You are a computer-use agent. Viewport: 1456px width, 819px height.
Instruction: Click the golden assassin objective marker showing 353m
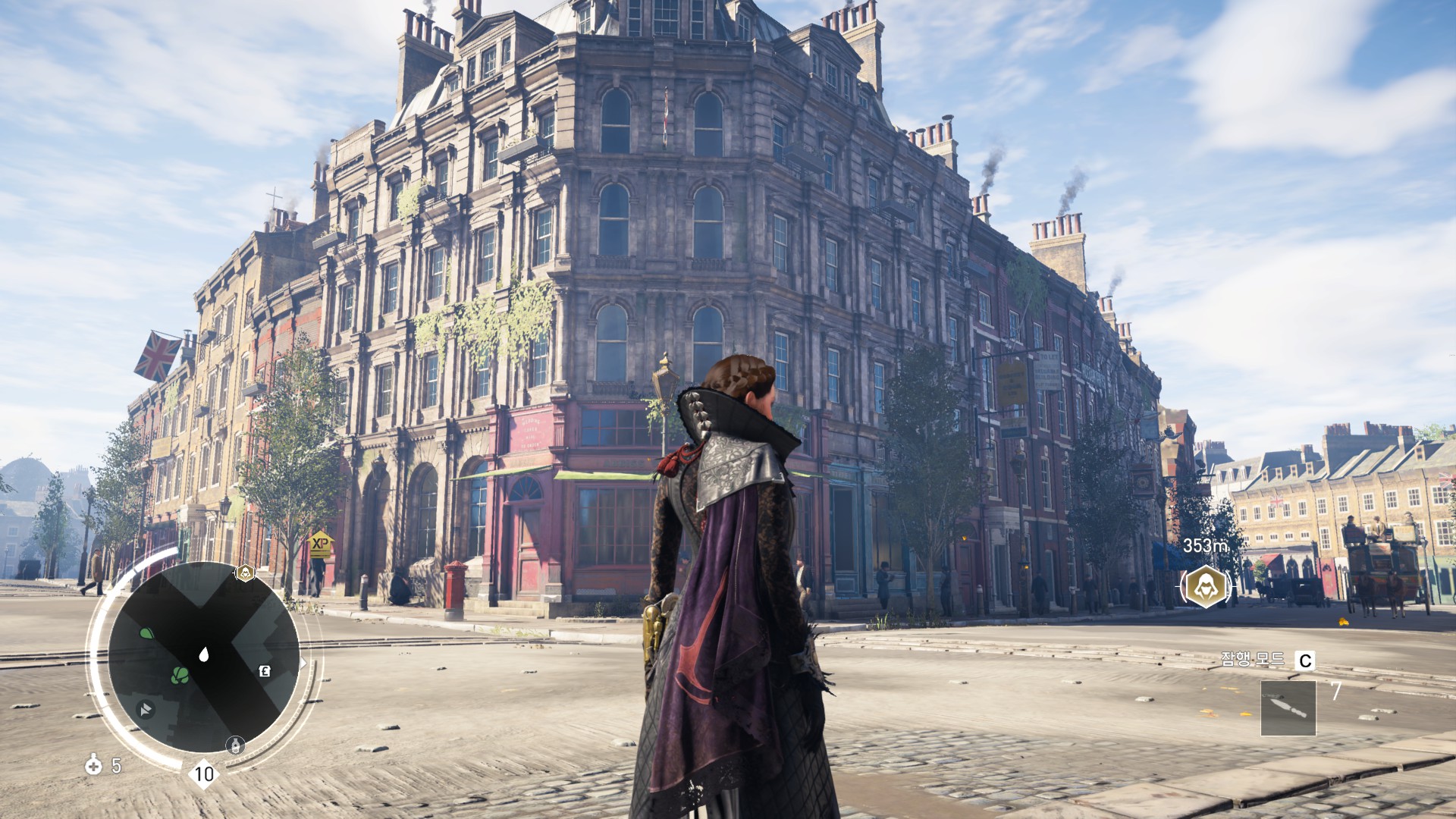pyautogui.click(x=1204, y=585)
